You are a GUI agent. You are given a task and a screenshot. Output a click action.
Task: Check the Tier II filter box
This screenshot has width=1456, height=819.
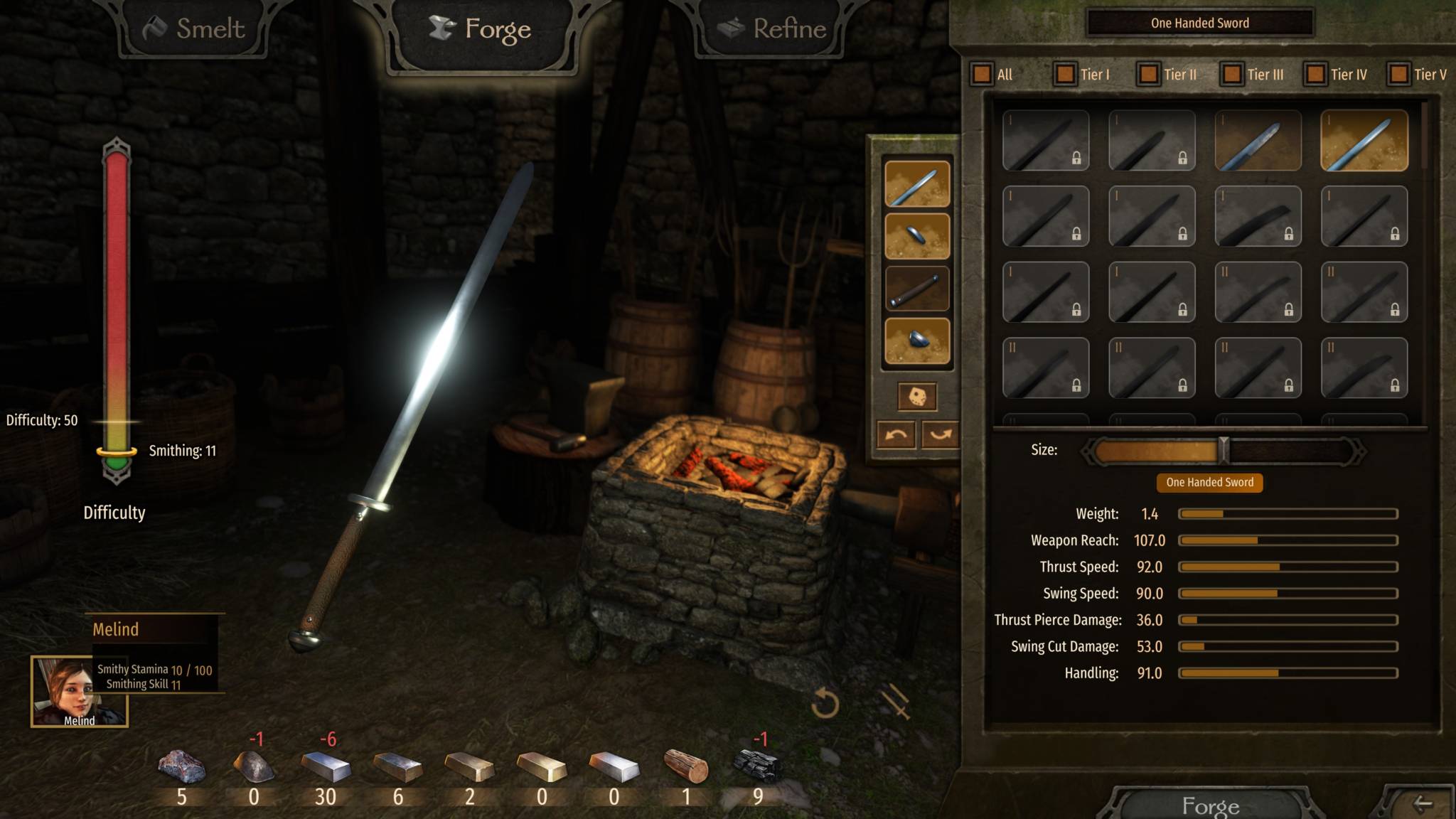click(1148, 74)
